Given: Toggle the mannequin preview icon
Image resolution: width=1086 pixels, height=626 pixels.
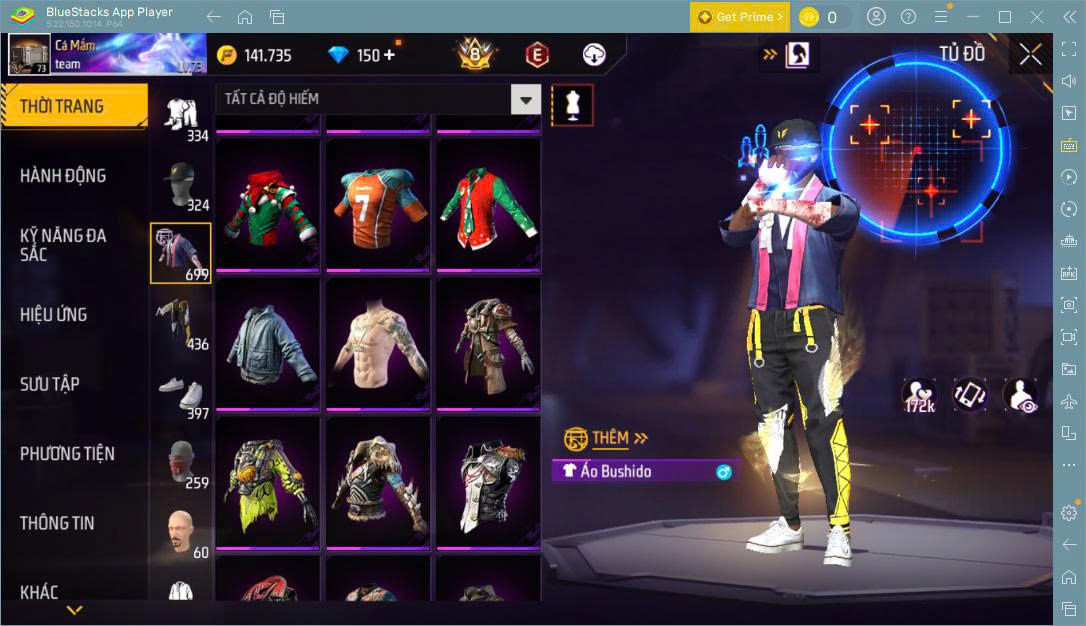Looking at the screenshot, I should (x=573, y=104).
